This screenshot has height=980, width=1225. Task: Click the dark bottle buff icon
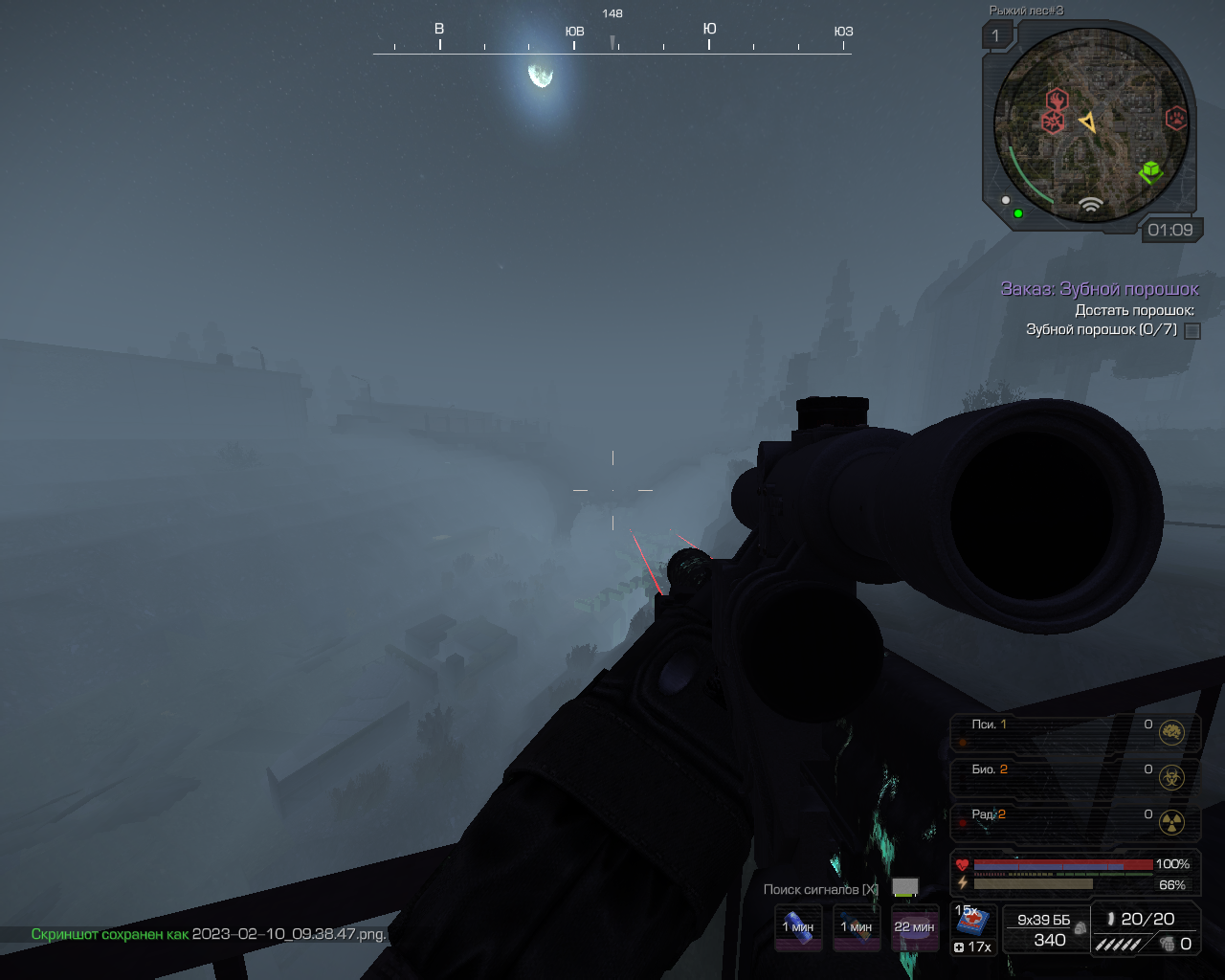coord(857,927)
